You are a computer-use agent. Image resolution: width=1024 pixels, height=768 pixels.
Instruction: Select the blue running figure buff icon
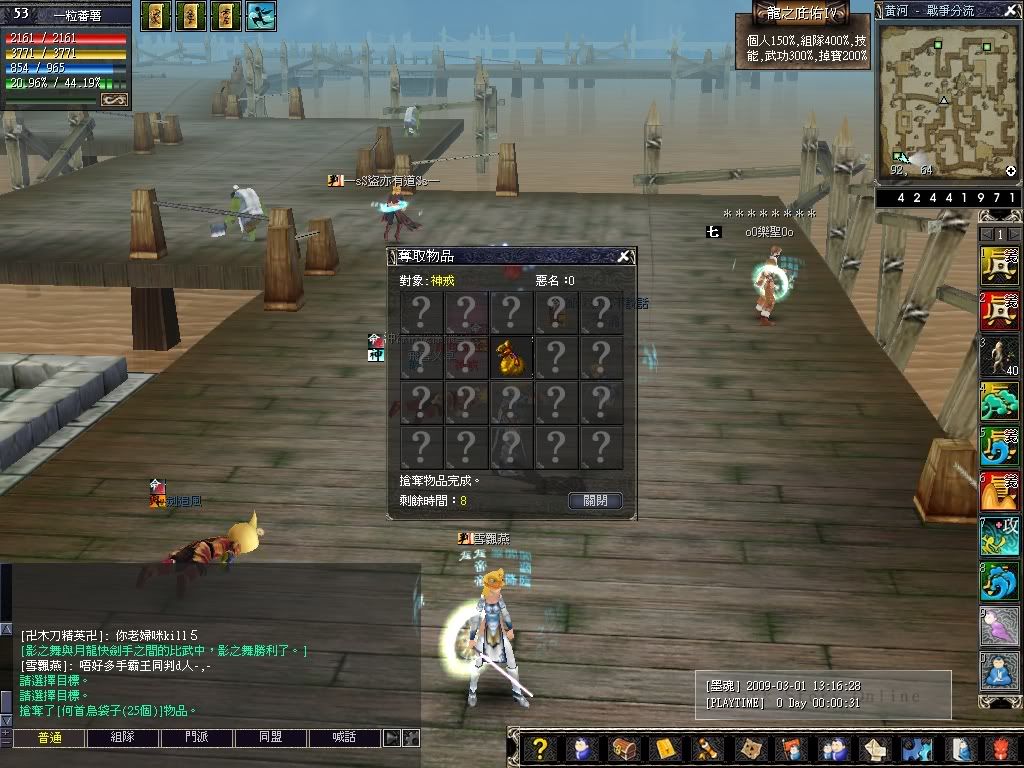coord(261,16)
